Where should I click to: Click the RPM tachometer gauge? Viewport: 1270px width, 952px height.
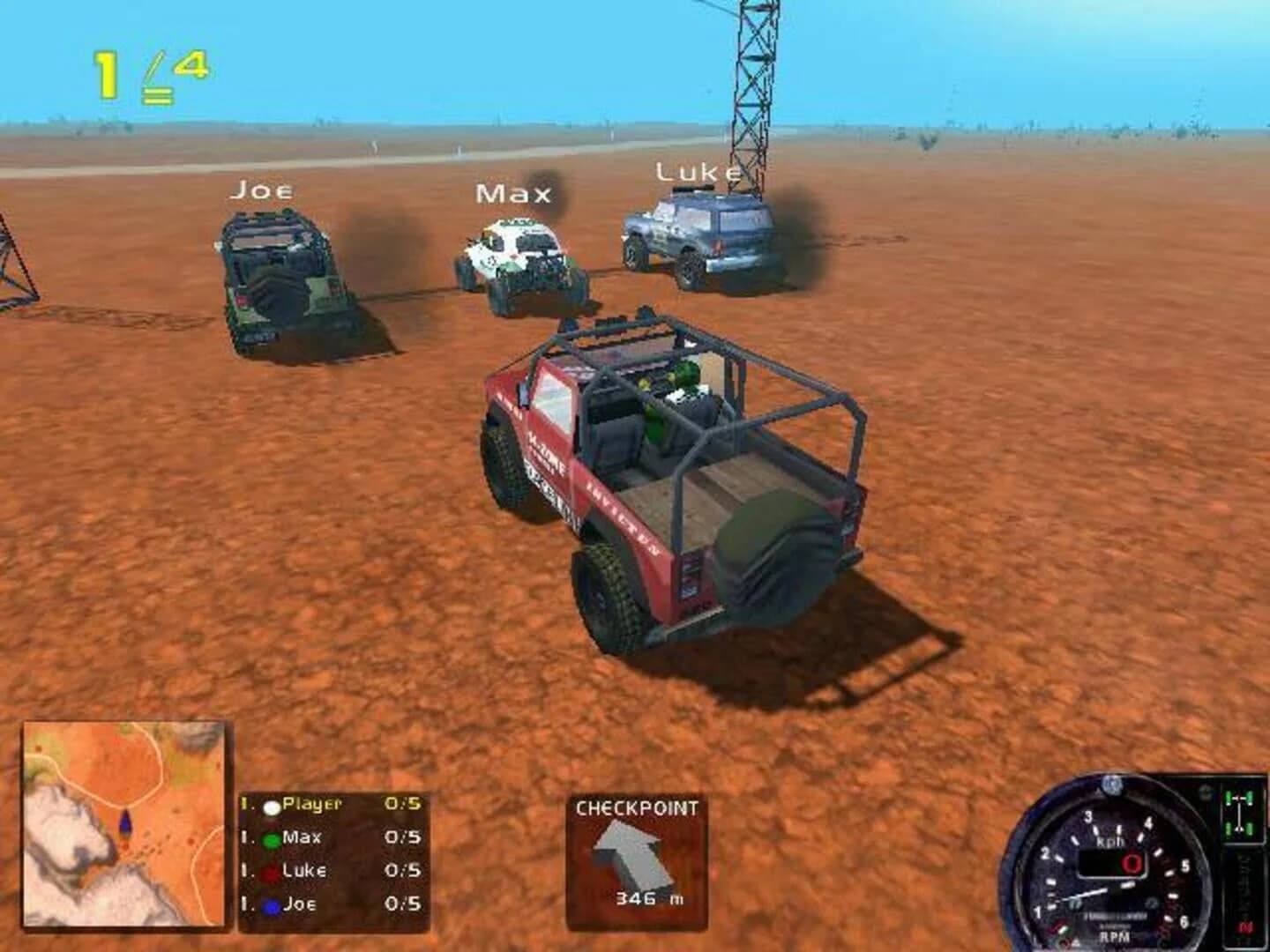pos(1111,873)
